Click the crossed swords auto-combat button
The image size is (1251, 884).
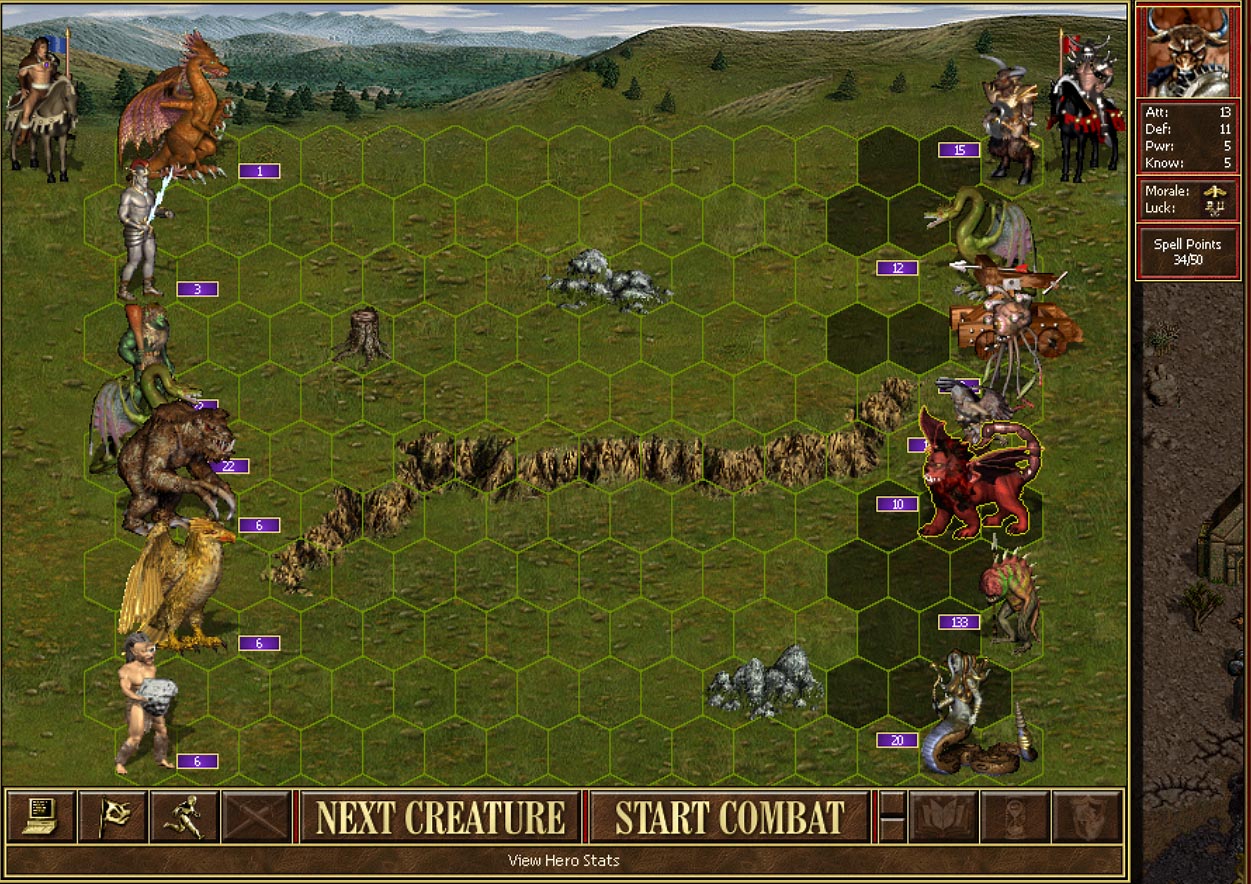257,816
